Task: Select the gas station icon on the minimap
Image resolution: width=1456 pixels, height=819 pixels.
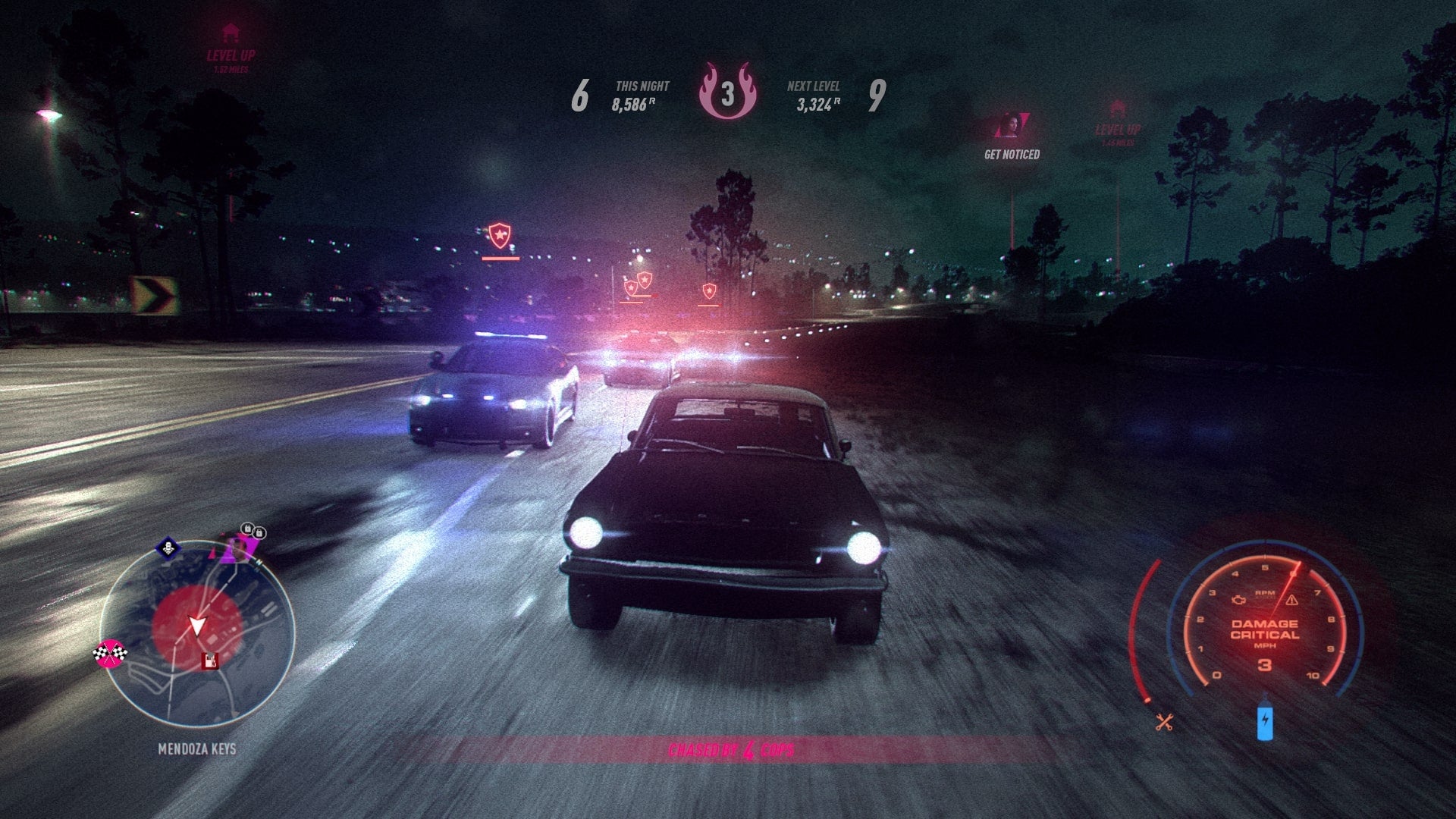Action: point(210,660)
